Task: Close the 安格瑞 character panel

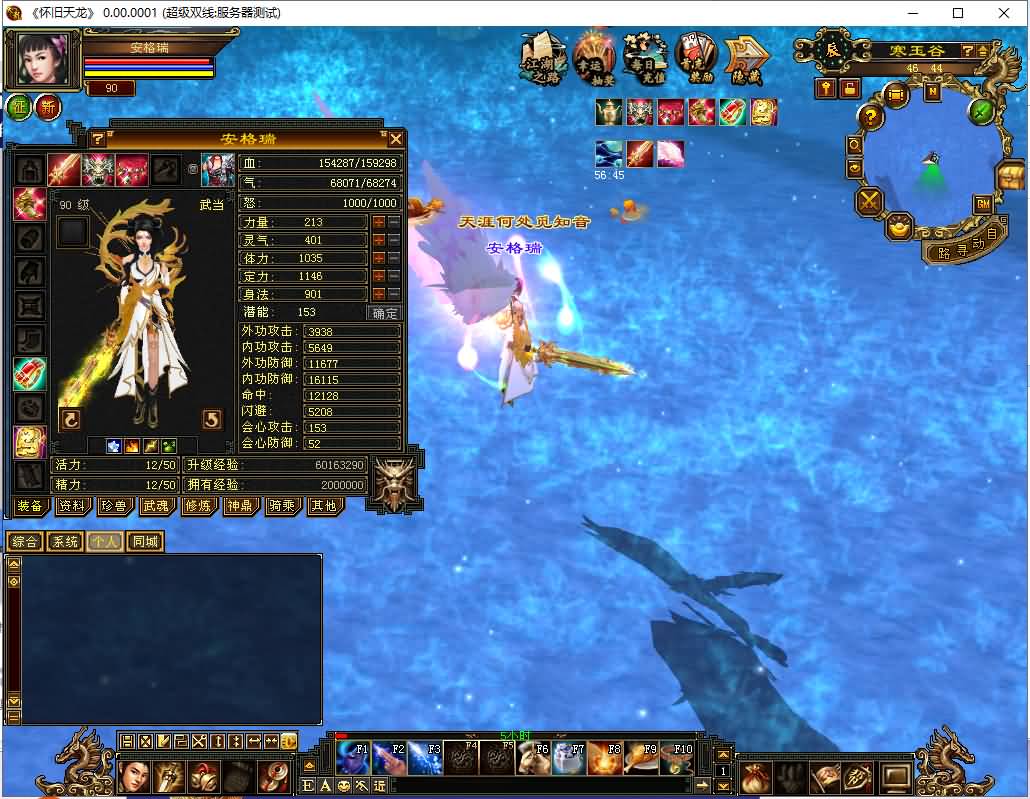Action: pos(396,139)
